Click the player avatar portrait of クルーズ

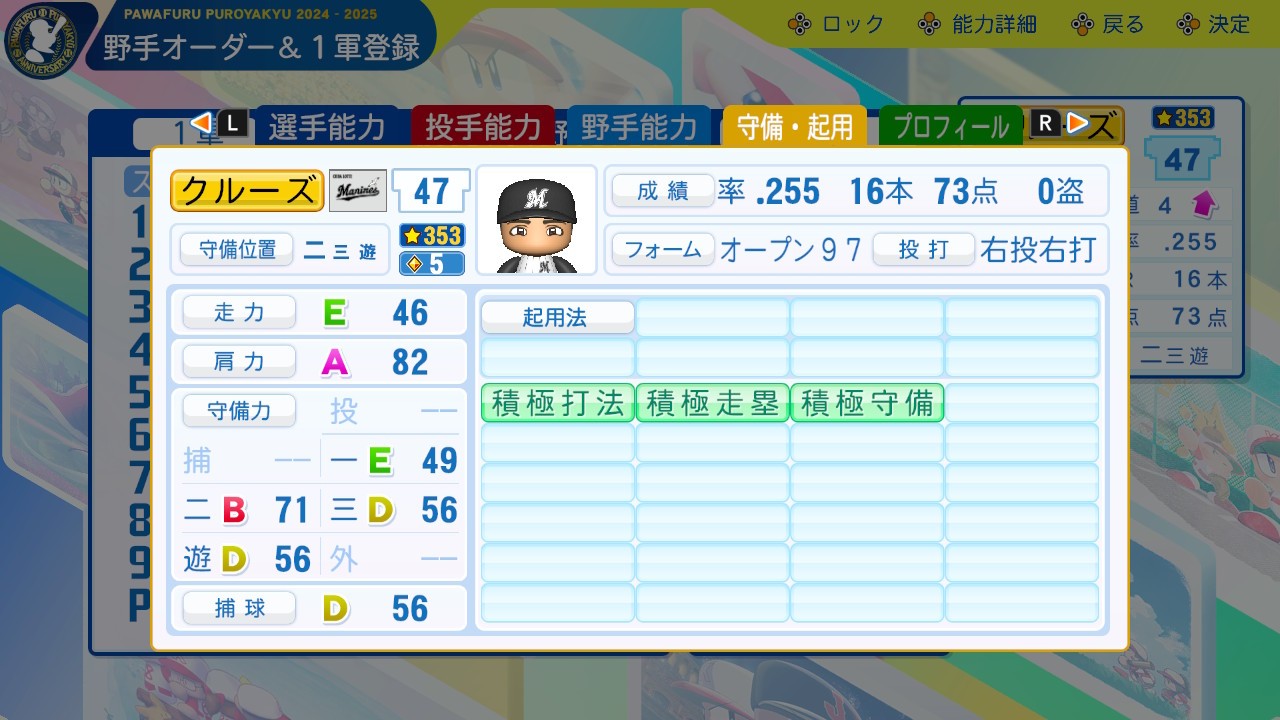(537, 218)
